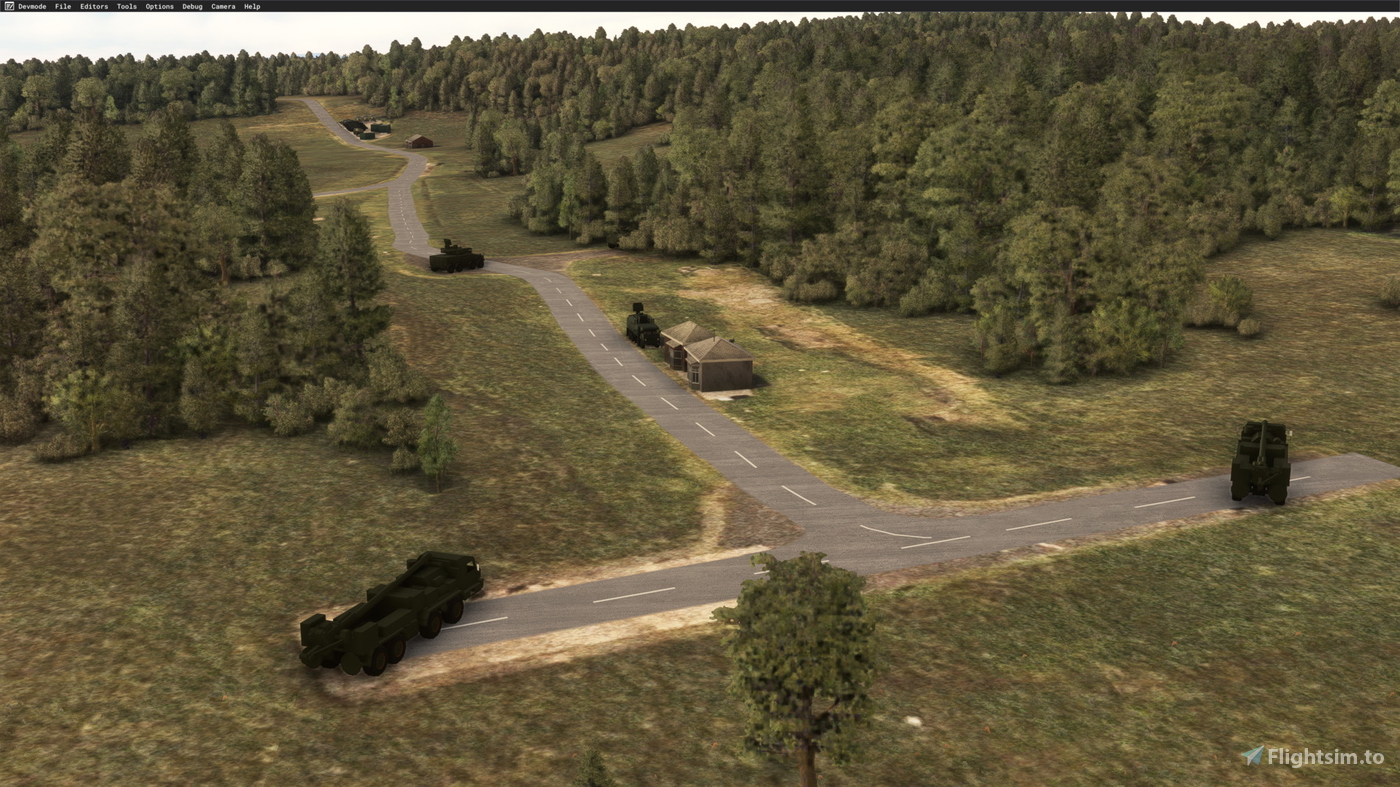The width and height of the screenshot is (1400, 787).
Task: Open the Debug menu
Action: coord(190,4)
